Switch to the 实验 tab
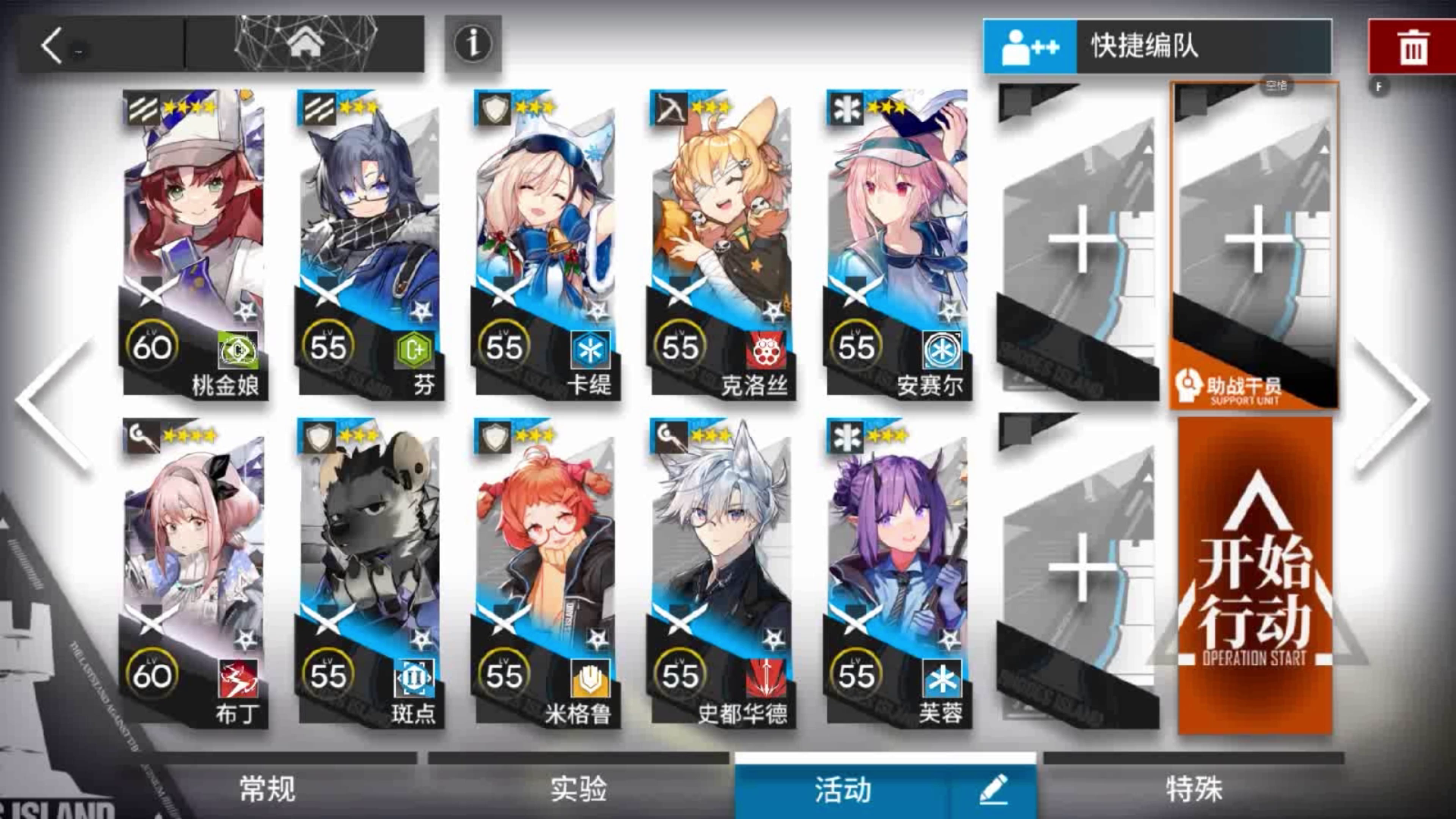The image size is (1456, 819). coord(576,789)
